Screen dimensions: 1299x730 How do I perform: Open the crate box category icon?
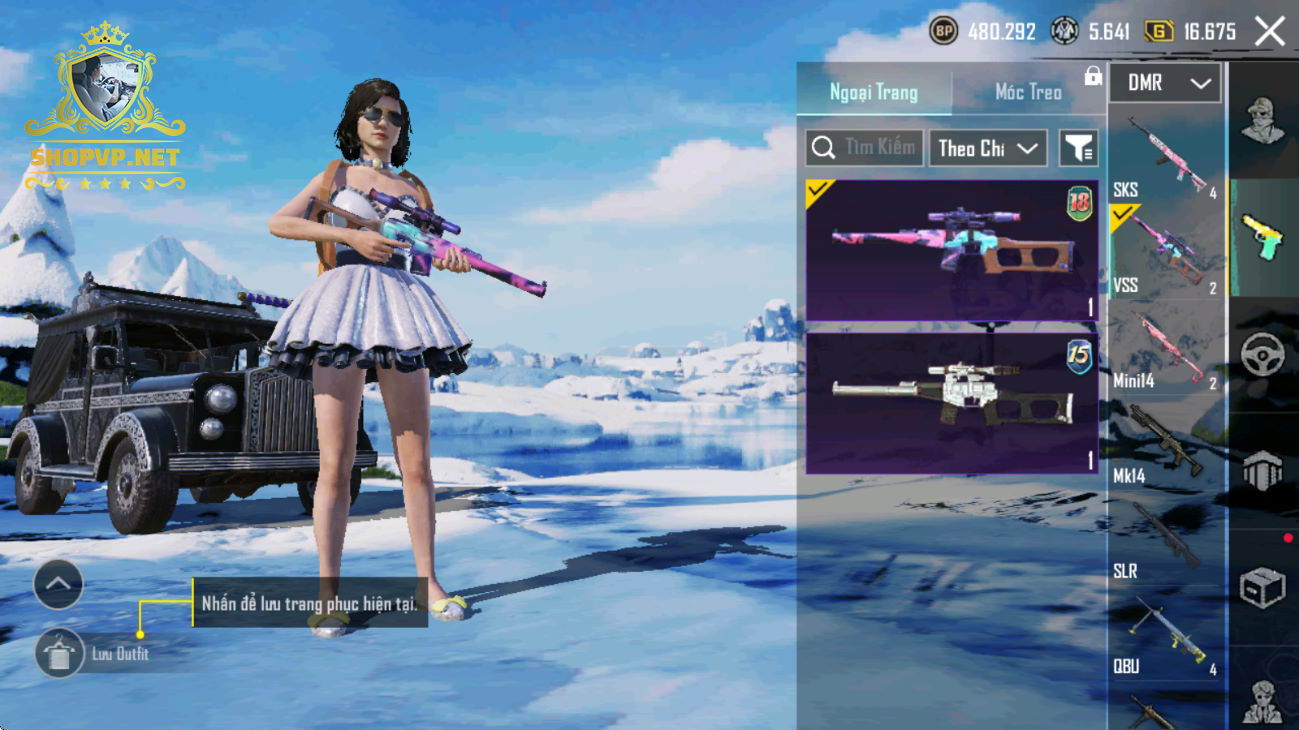[1263, 587]
